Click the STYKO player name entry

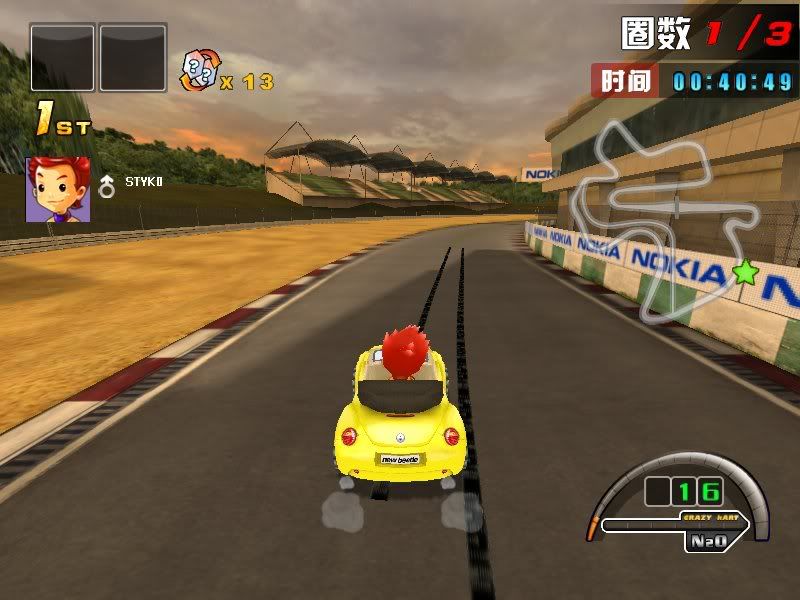click(x=144, y=181)
